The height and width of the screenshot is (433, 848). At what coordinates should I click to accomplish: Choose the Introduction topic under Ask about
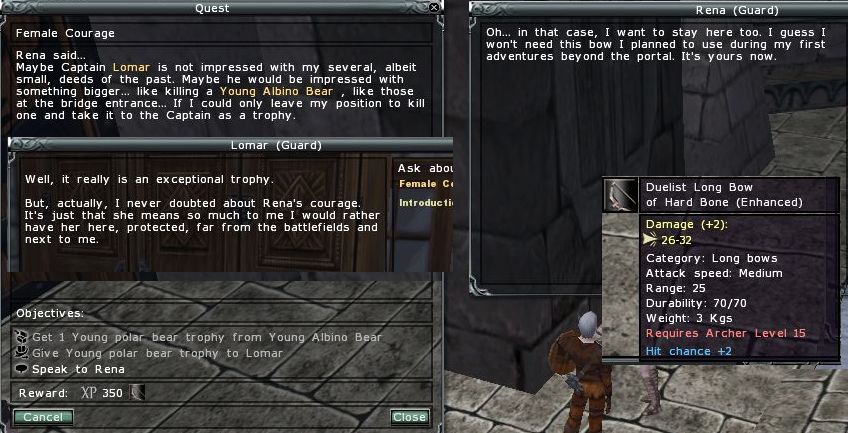coord(426,203)
